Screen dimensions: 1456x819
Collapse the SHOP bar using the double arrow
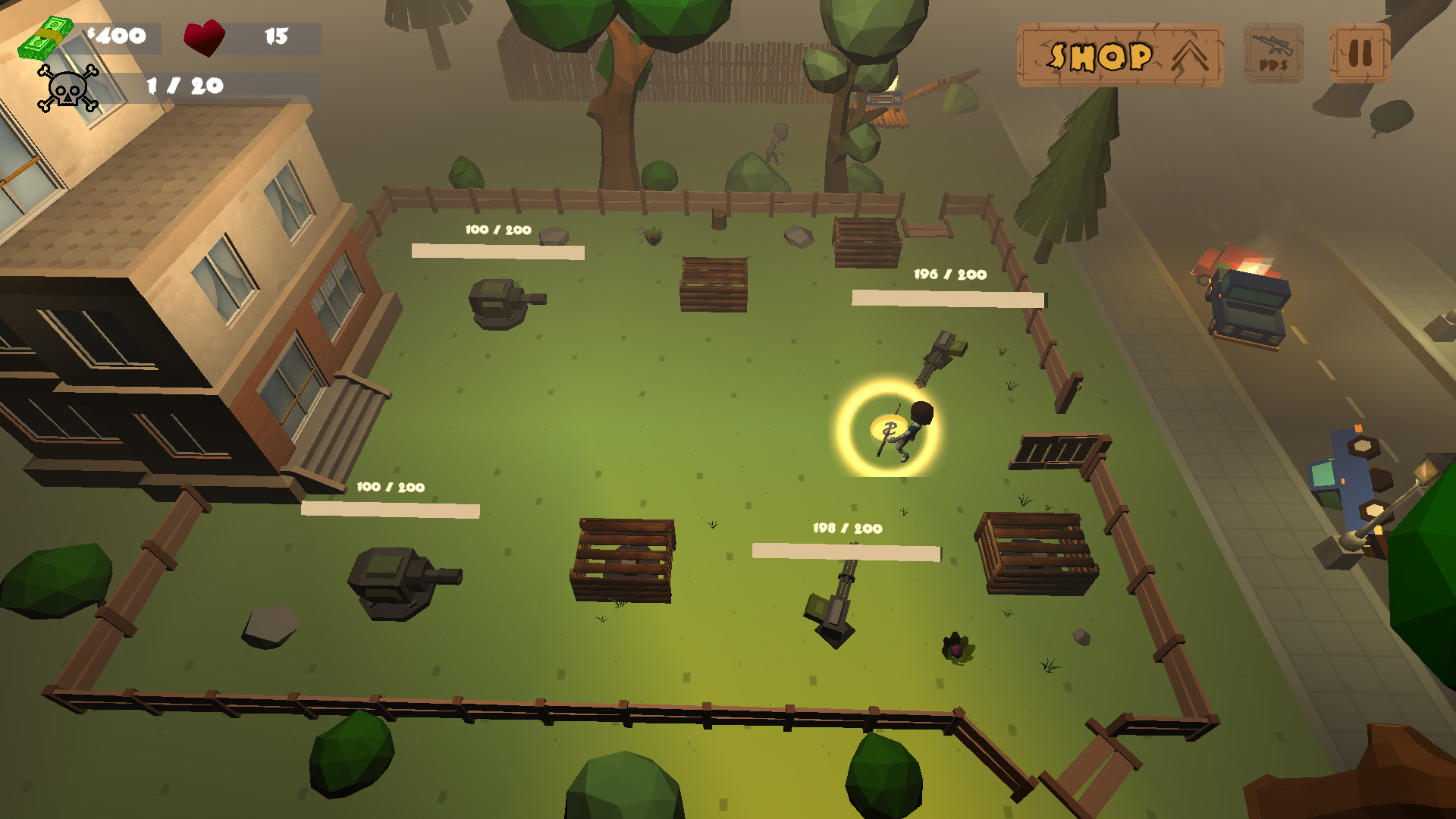tap(1188, 55)
